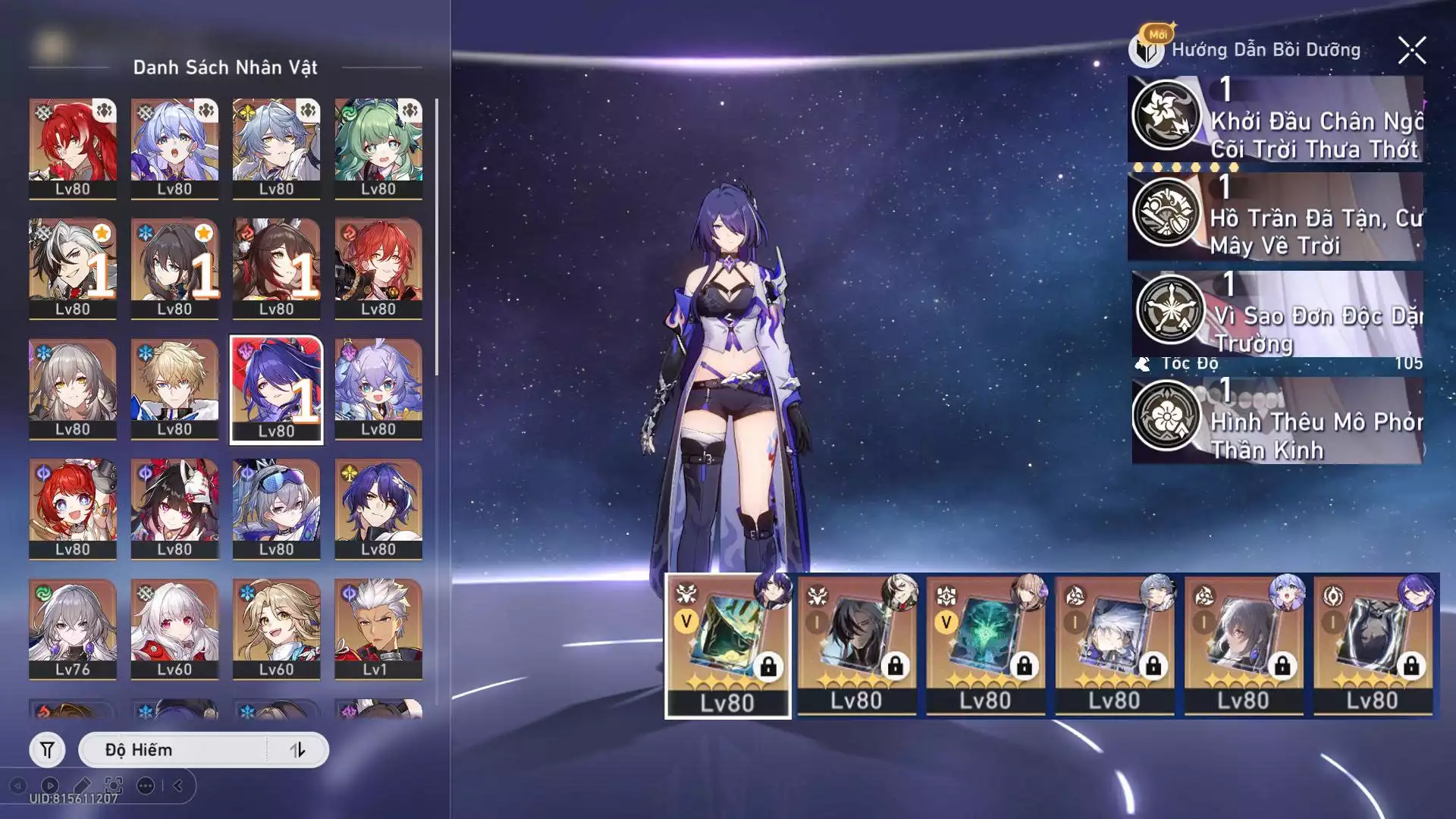Select the green-haired Lv80 character portrait

(378, 148)
